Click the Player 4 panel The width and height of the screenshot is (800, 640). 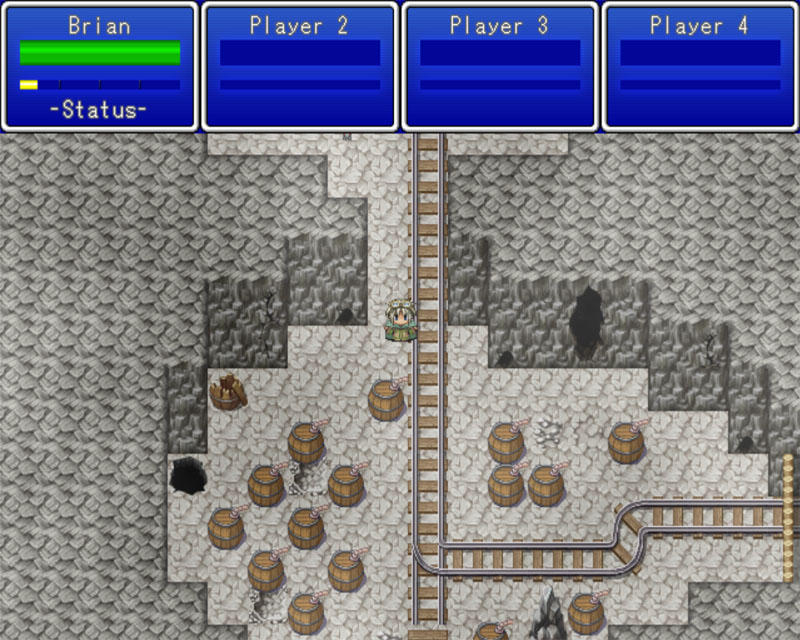700,66
